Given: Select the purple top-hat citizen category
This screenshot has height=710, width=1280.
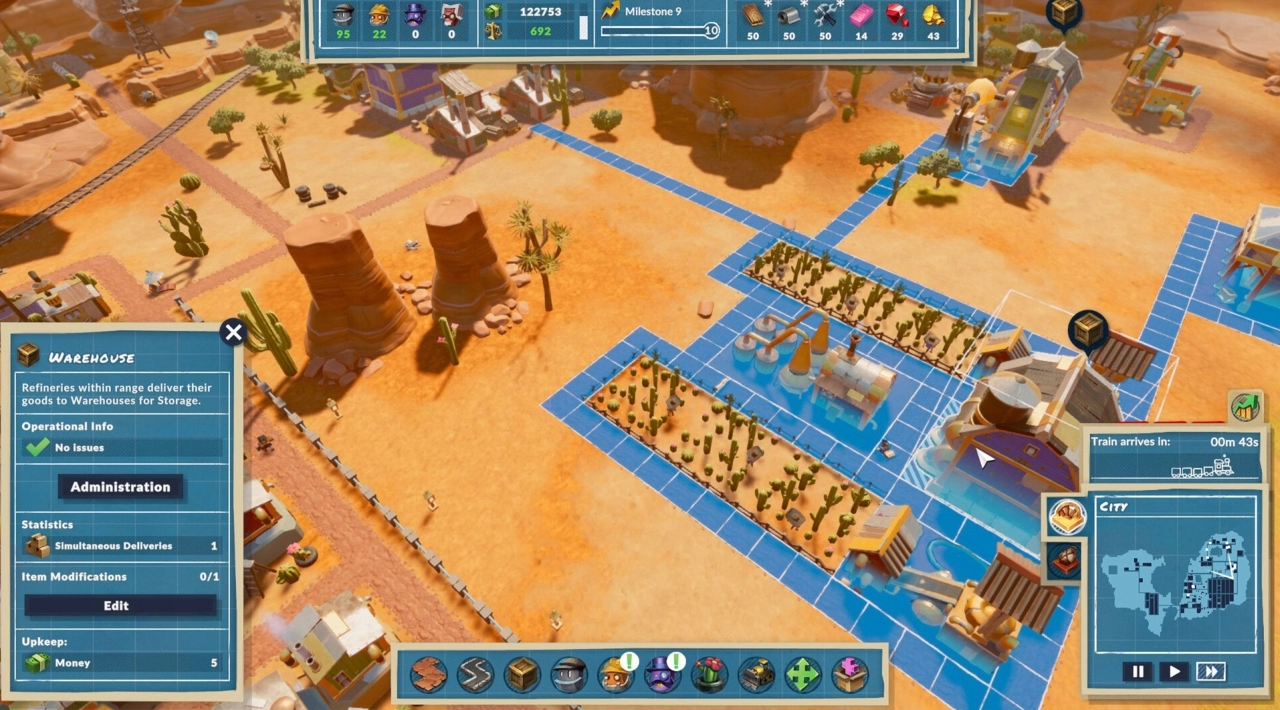Looking at the screenshot, I should (661, 675).
